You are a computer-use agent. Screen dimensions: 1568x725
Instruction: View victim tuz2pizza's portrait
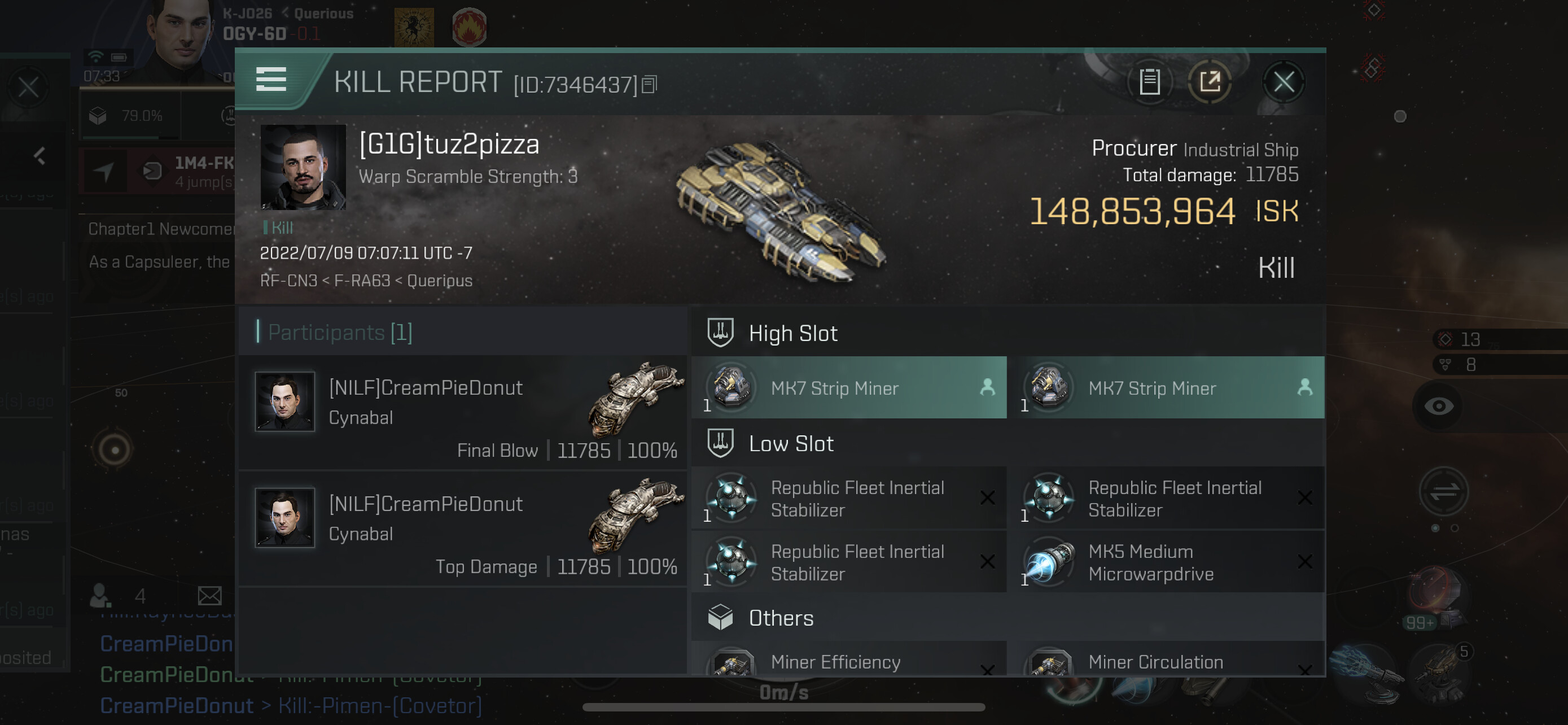303,167
